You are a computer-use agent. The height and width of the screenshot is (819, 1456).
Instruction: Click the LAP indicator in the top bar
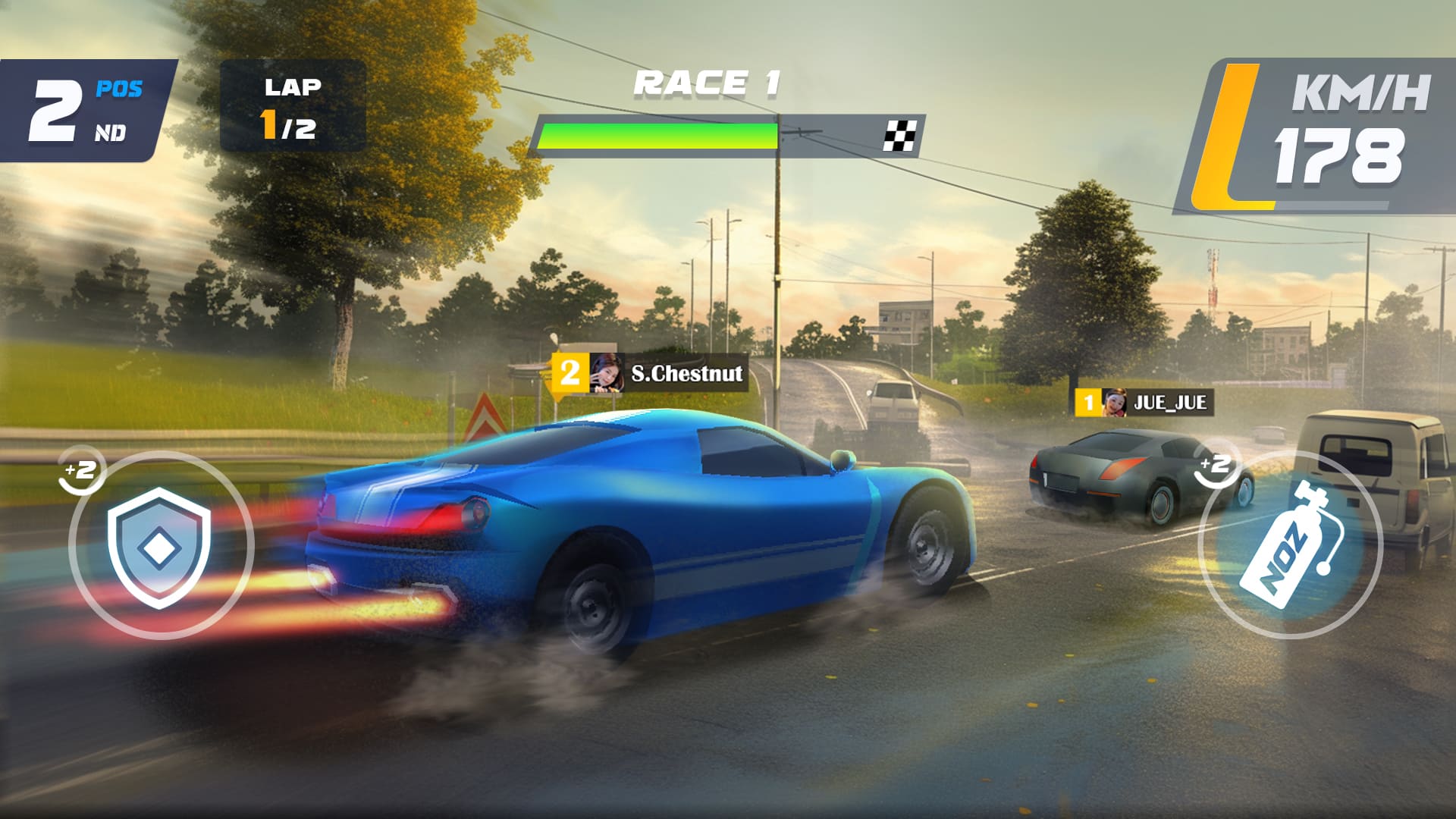[x=292, y=87]
